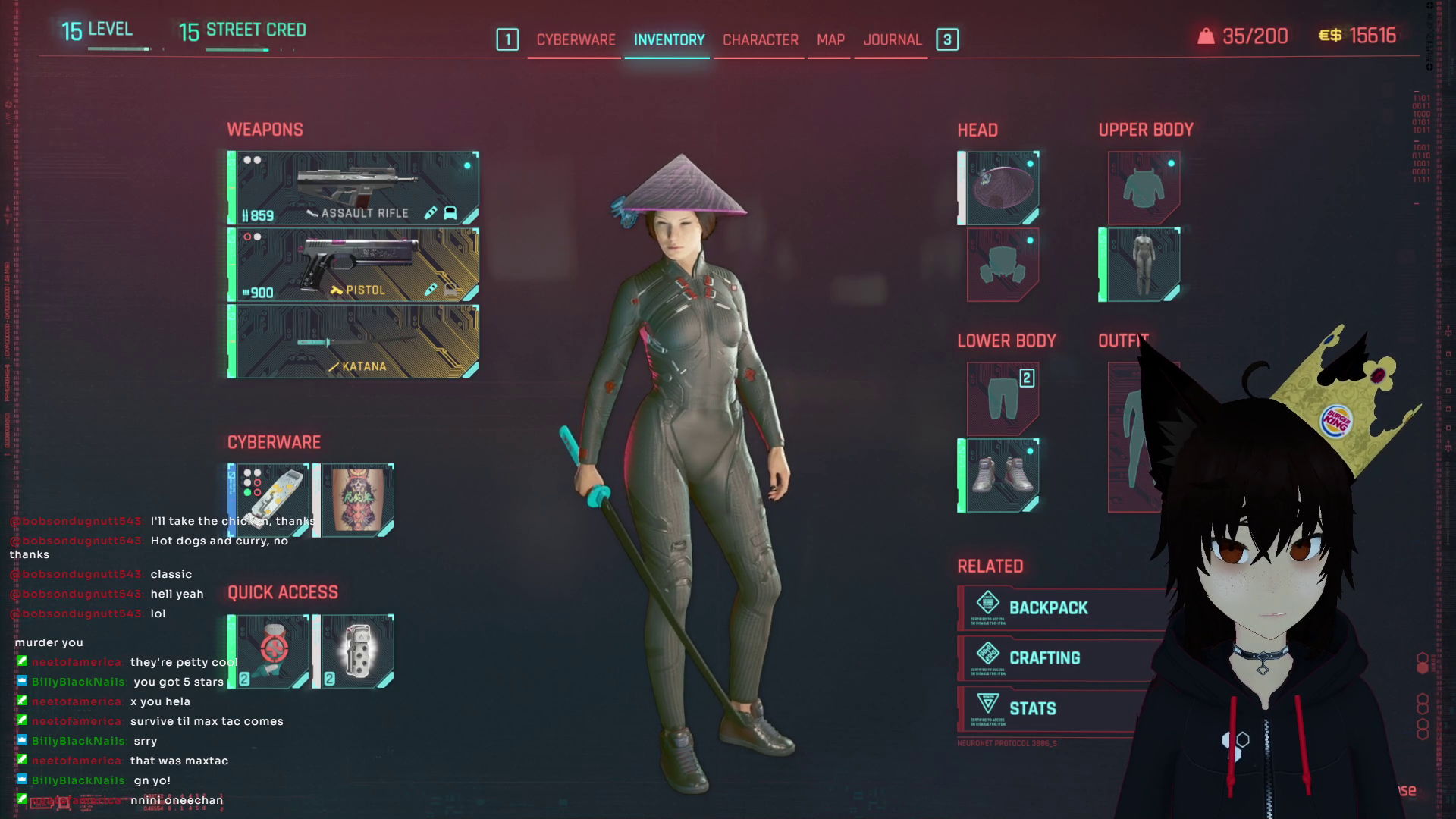Select the equipped bodysuit upper body slot
The image size is (1456, 819).
(x=1140, y=265)
